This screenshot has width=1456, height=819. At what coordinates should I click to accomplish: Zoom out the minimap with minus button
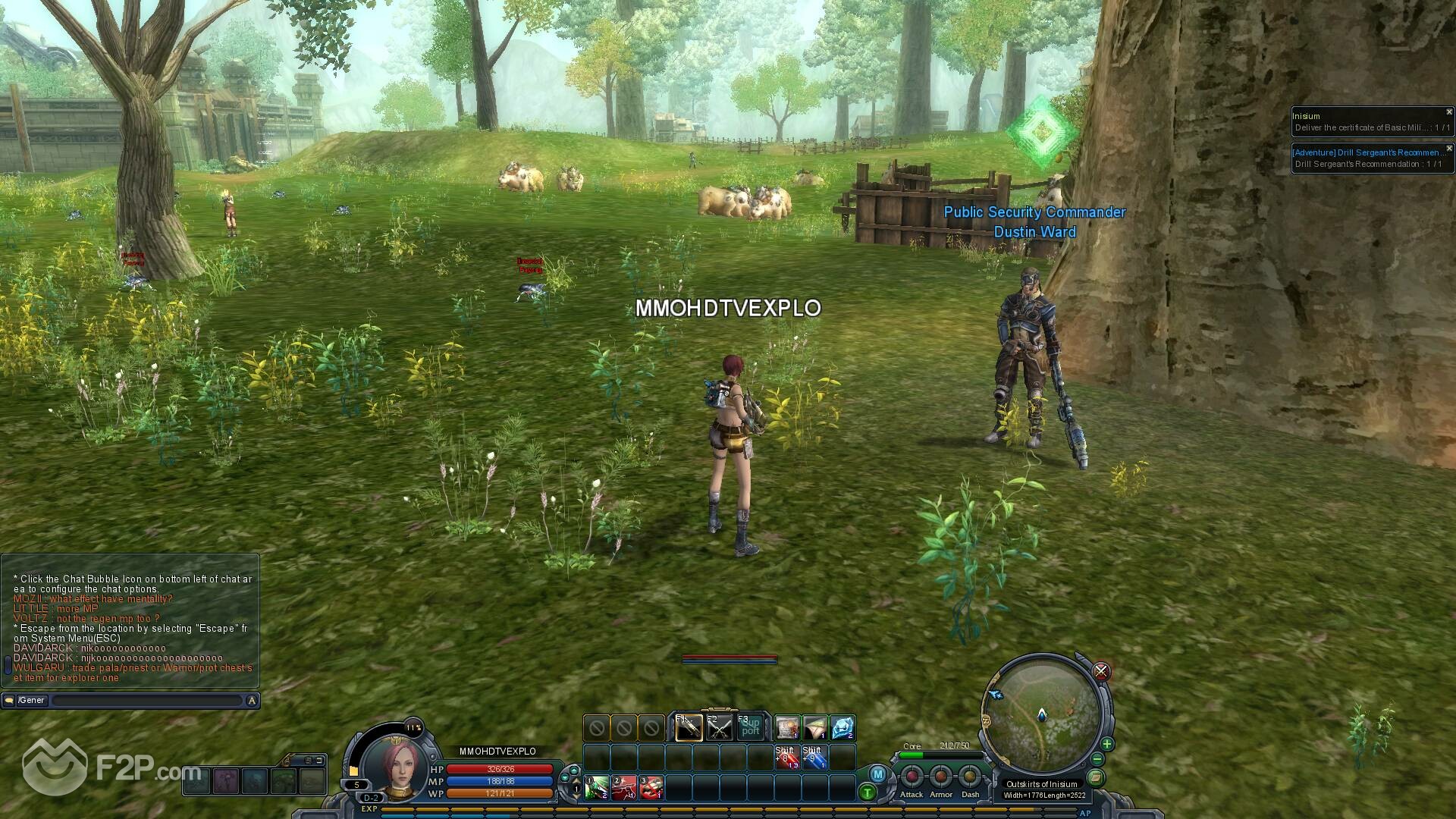pyautogui.click(x=1097, y=759)
